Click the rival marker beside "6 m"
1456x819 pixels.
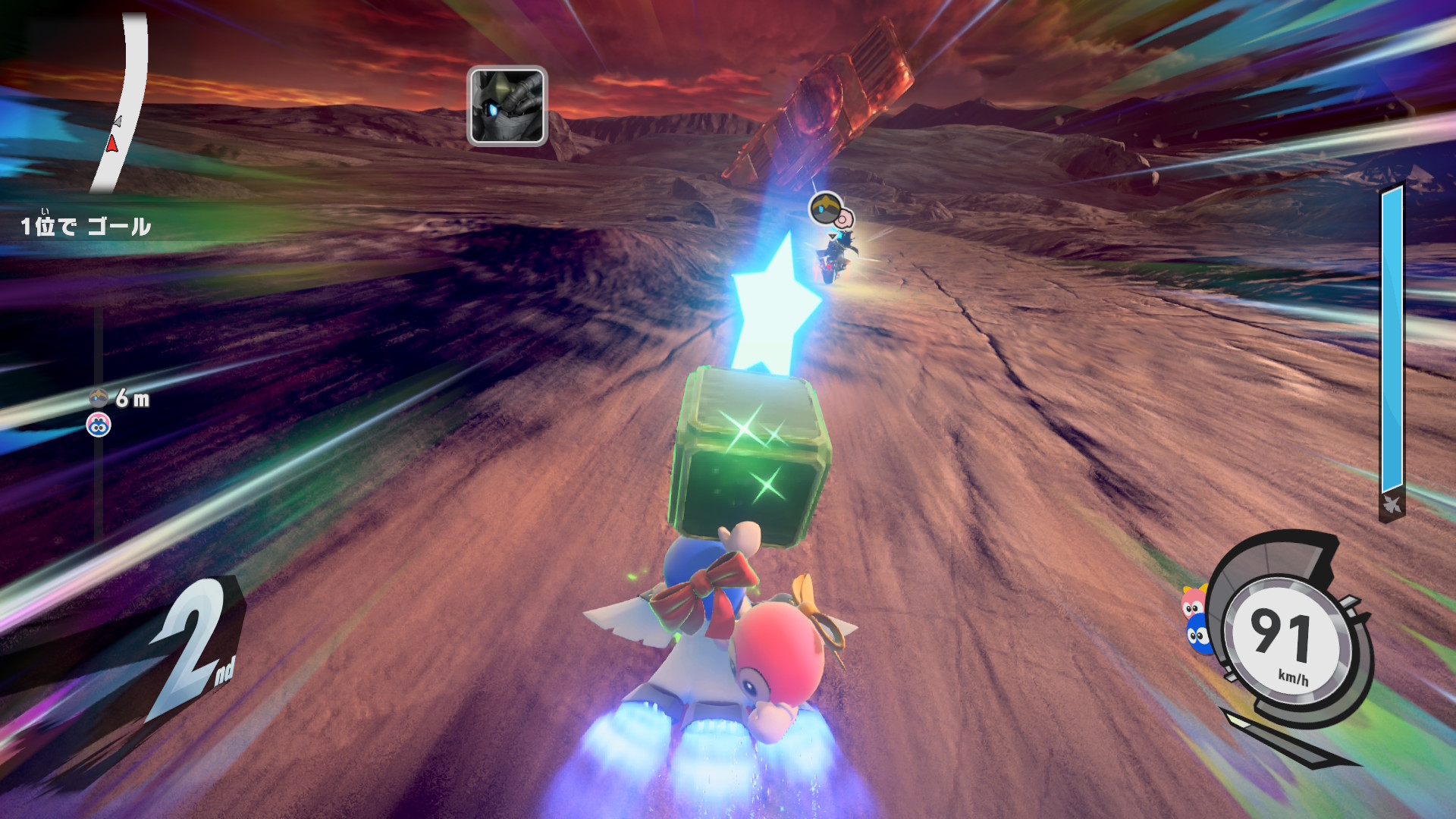99,397
